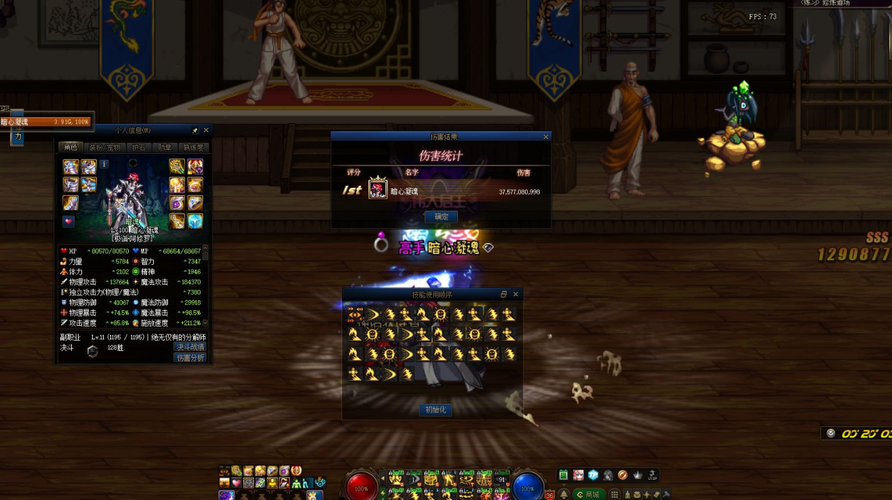Close the damage results window
This screenshot has height=500, width=892.
click(546, 137)
